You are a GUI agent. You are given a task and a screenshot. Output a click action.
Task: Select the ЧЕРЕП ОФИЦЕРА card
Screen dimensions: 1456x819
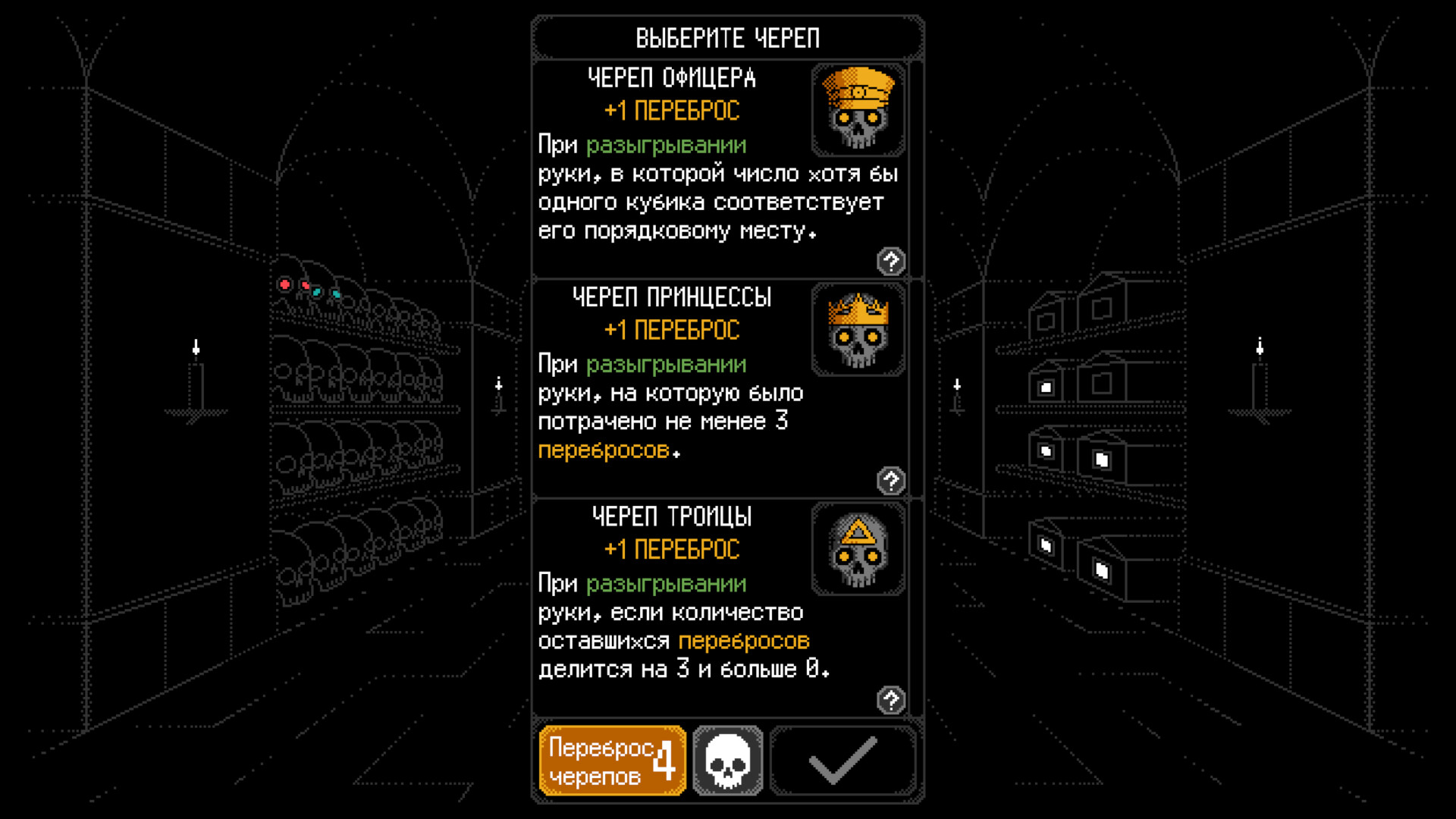point(682,167)
